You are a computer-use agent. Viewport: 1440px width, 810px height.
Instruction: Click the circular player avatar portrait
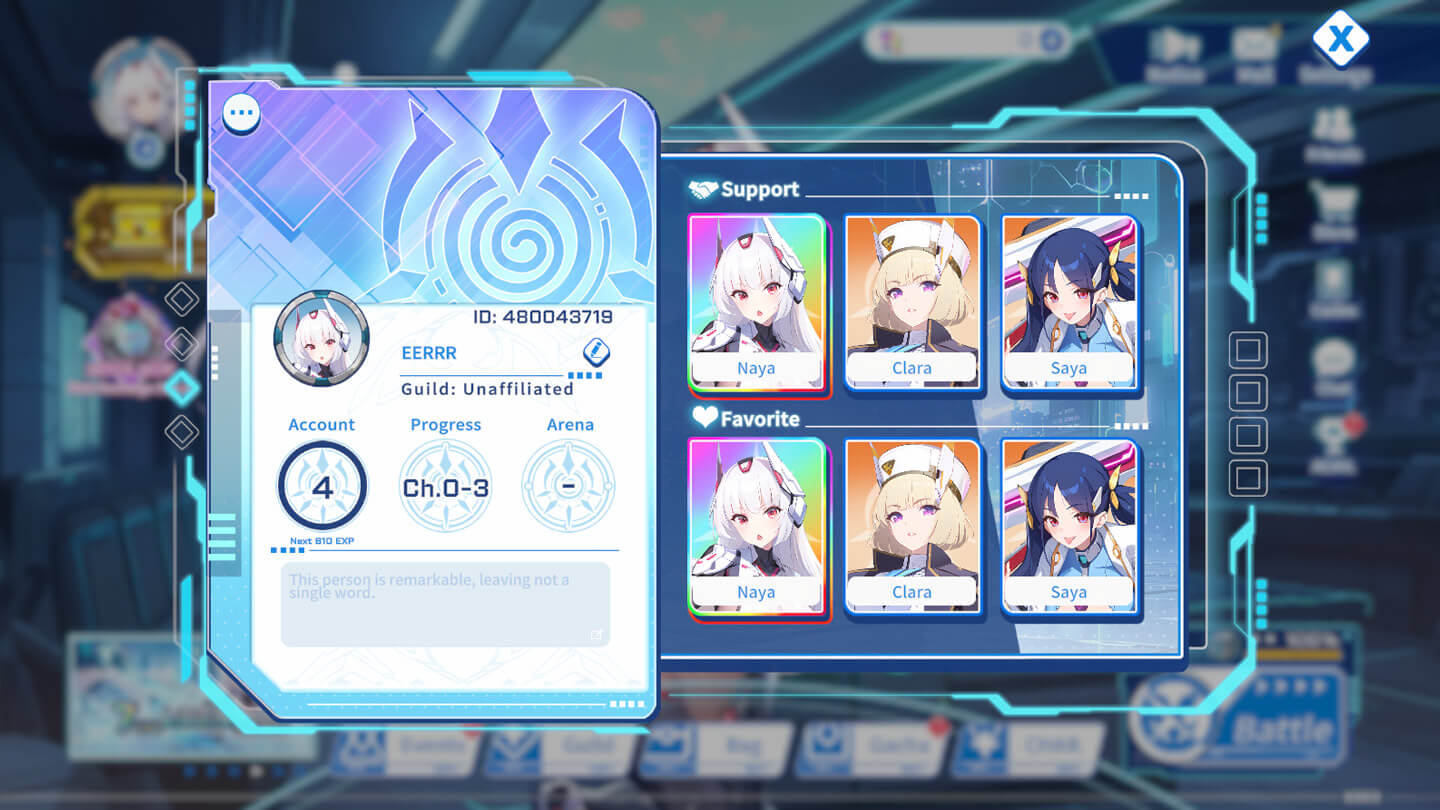(x=320, y=340)
